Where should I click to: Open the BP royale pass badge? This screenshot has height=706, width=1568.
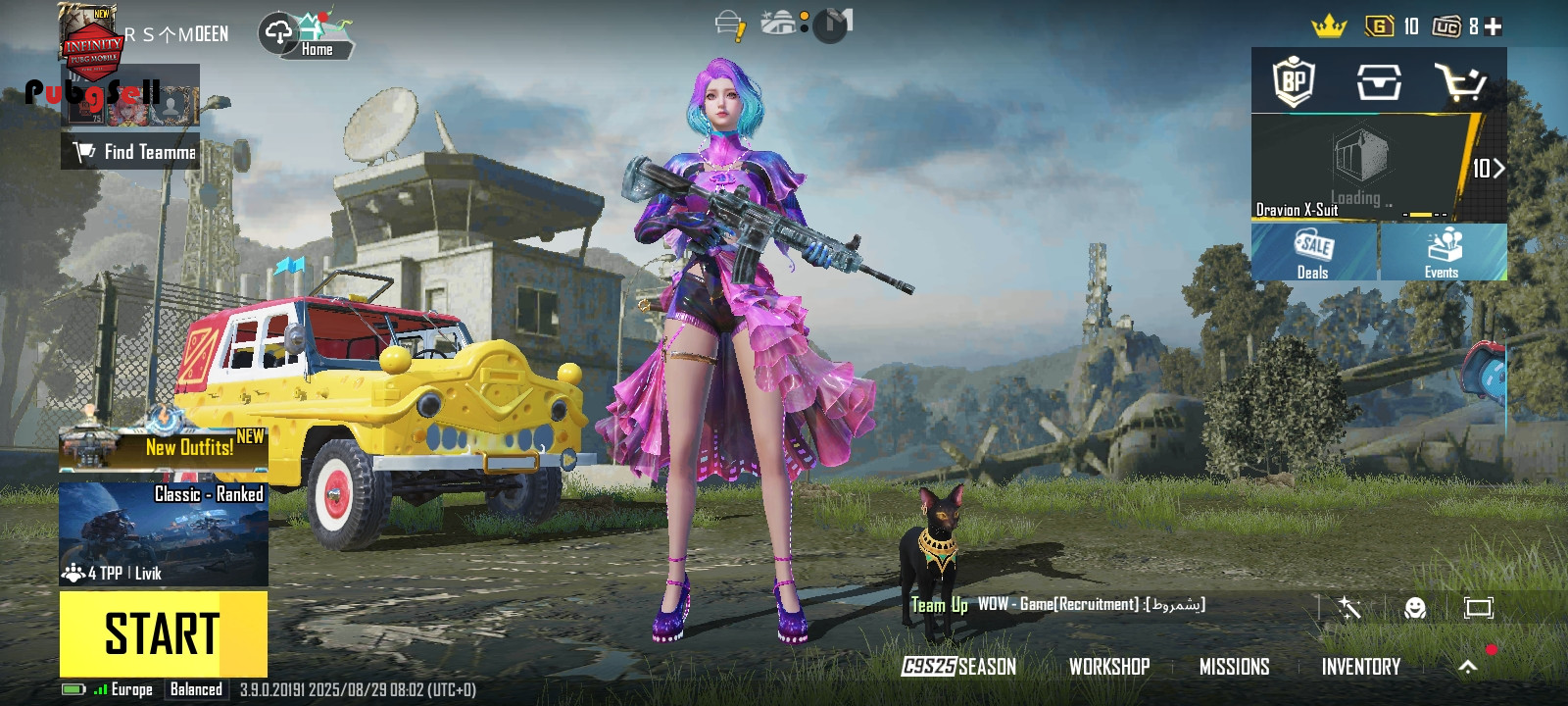point(1294,81)
